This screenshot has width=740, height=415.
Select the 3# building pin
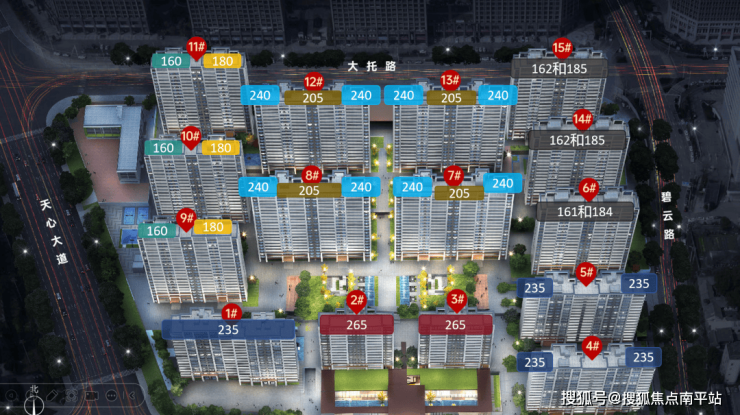(457, 299)
